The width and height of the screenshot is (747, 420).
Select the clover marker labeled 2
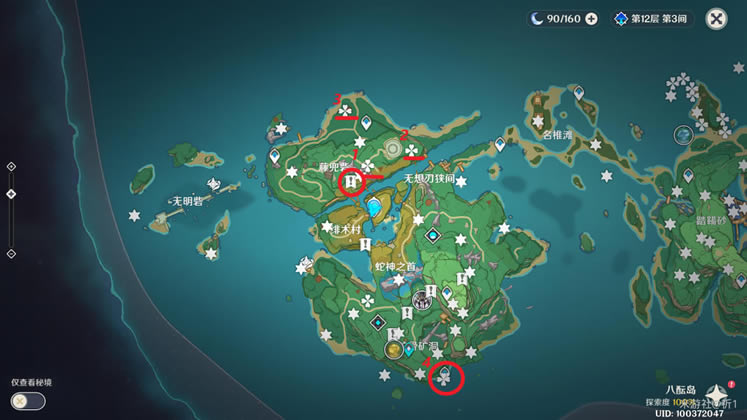coord(414,151)
